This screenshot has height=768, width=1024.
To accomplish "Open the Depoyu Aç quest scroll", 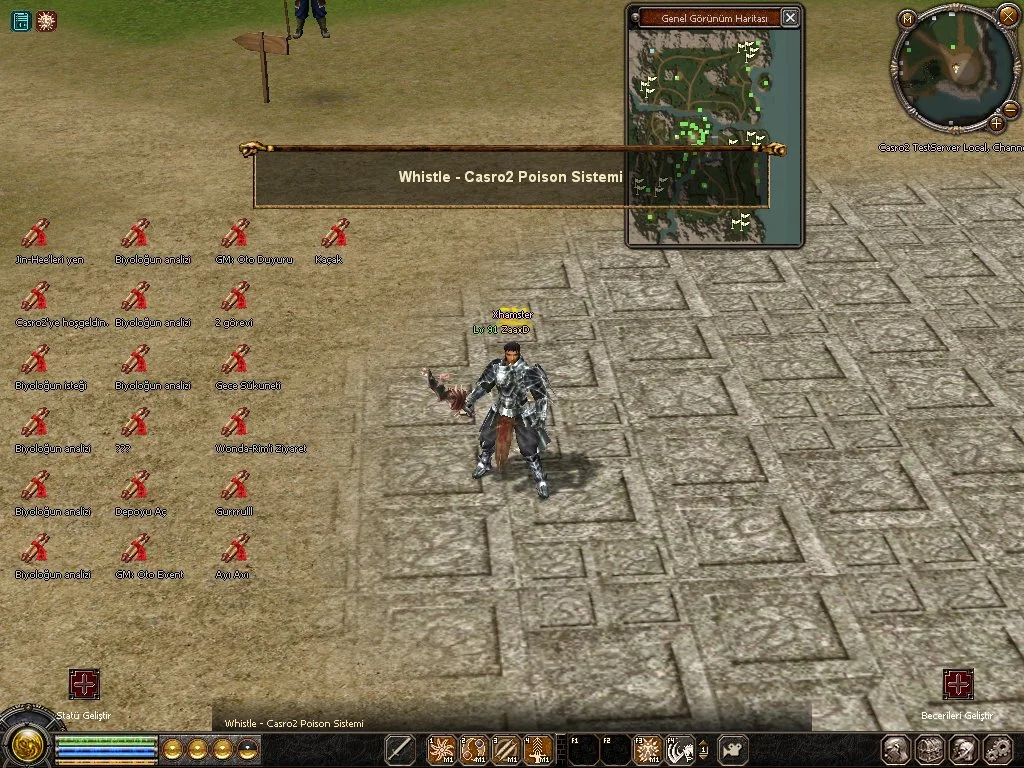I will pyautogui.click(x=135, y=486).
